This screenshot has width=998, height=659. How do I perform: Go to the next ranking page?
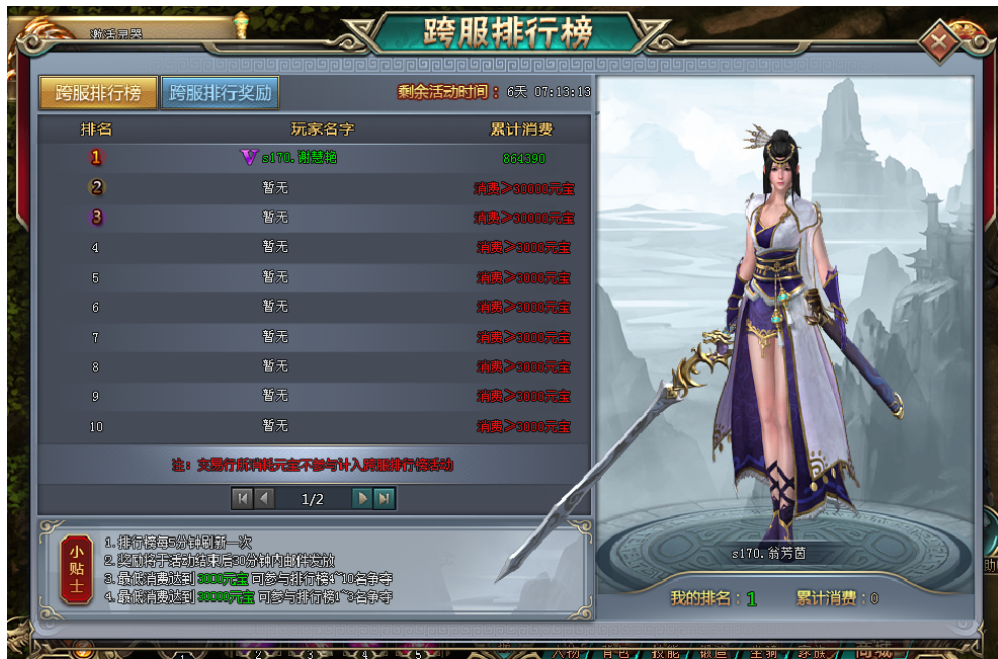pos(362,497)
